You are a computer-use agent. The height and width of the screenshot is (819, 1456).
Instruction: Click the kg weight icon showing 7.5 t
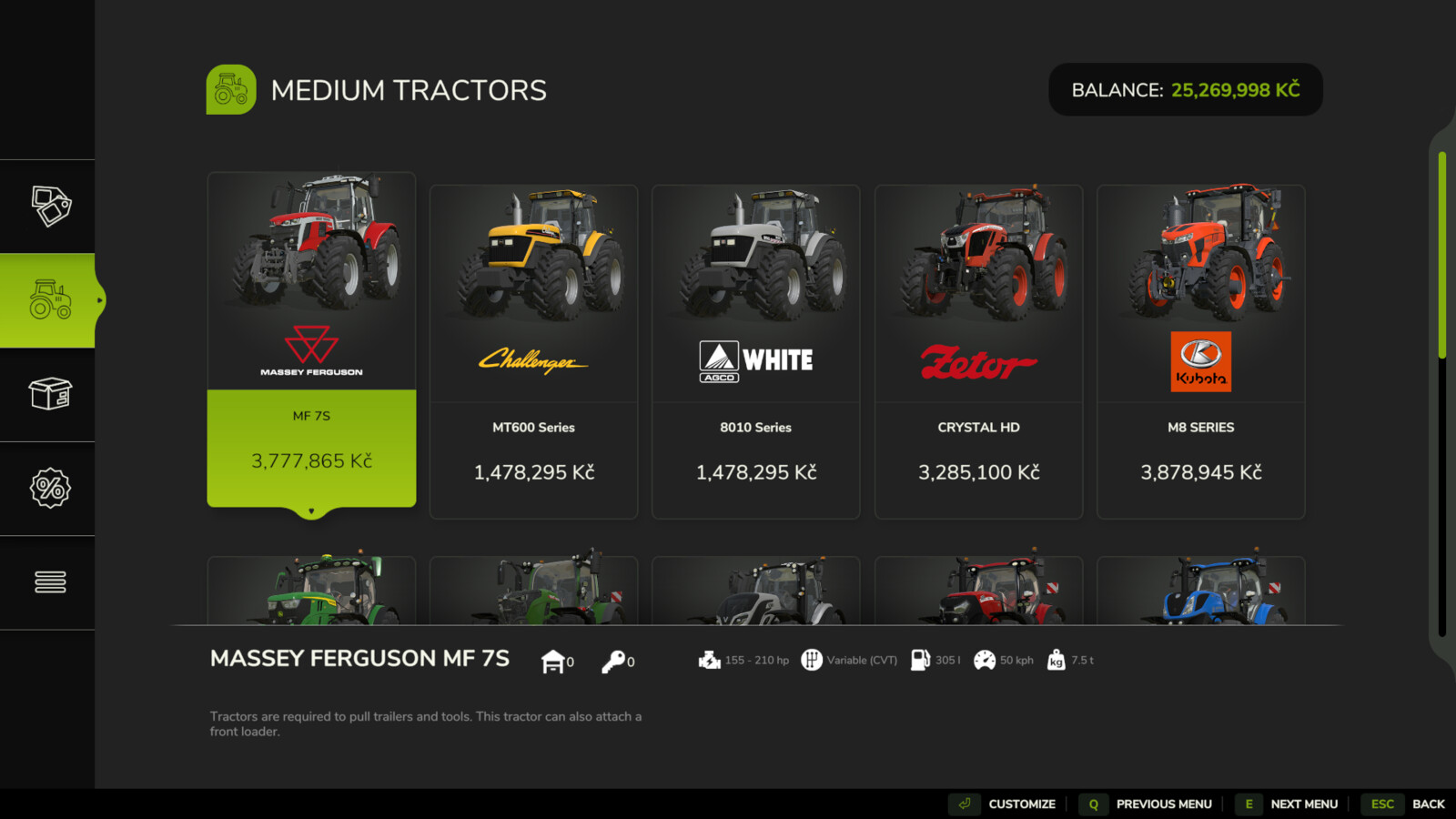1056,662
